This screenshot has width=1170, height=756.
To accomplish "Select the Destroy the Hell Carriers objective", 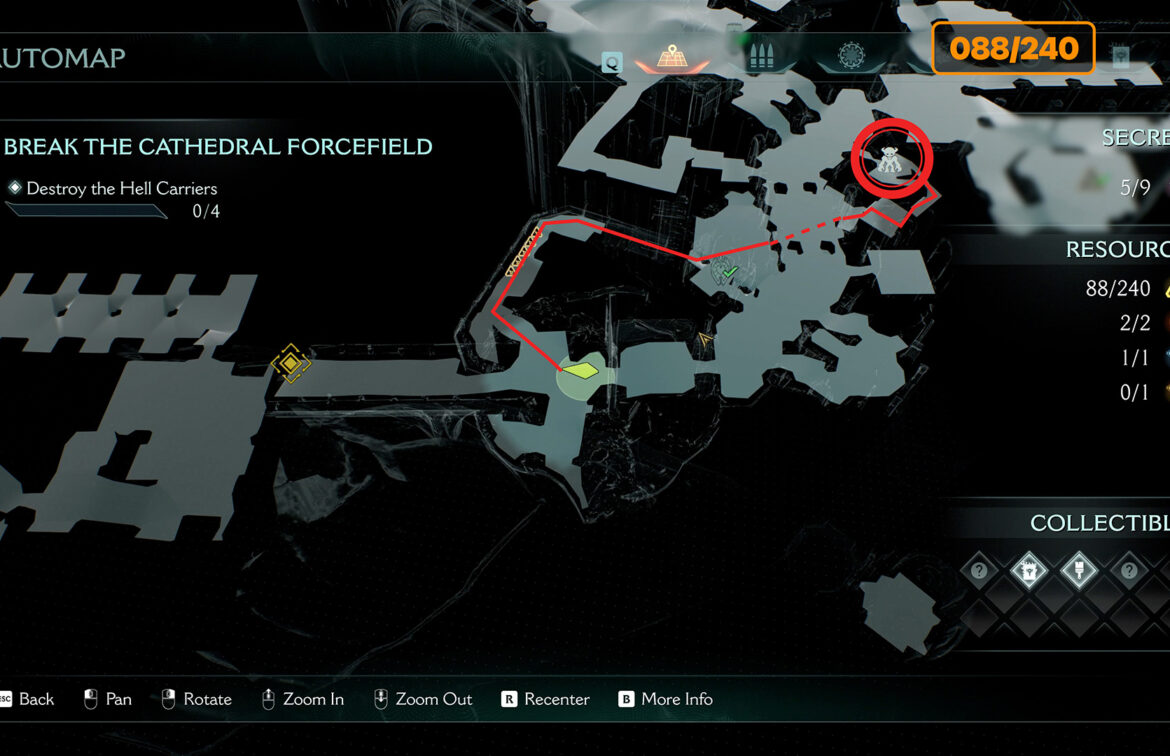I will tap(121, 188).
